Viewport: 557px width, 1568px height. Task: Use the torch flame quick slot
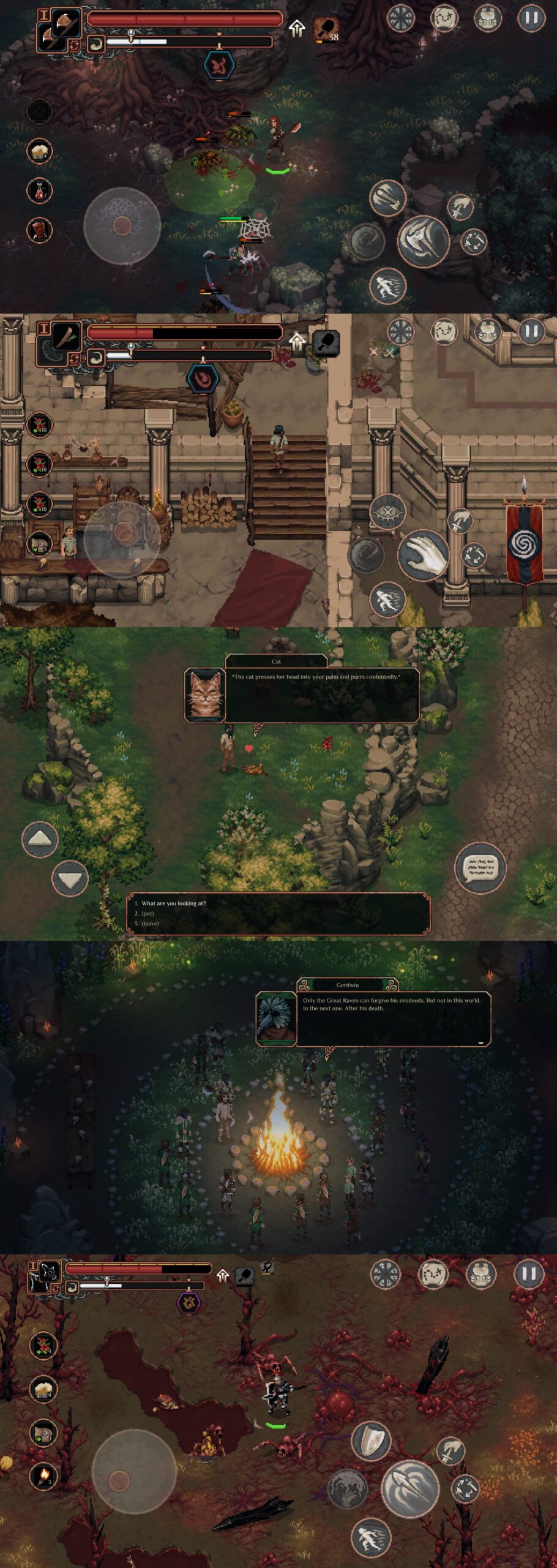pyautogui.click(x=43, y=1476)
